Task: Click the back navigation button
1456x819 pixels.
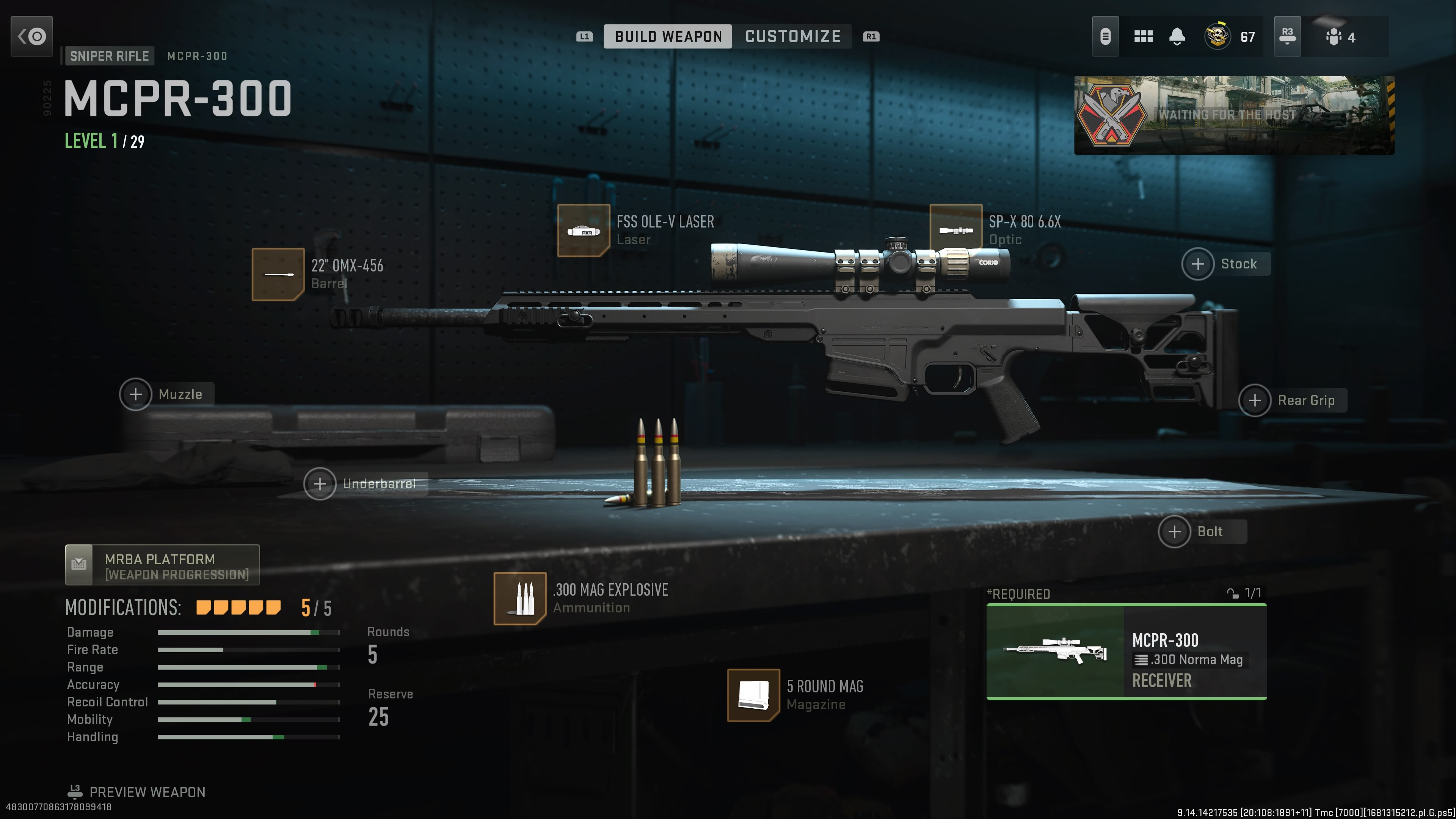Action: (x=31, y=36)
